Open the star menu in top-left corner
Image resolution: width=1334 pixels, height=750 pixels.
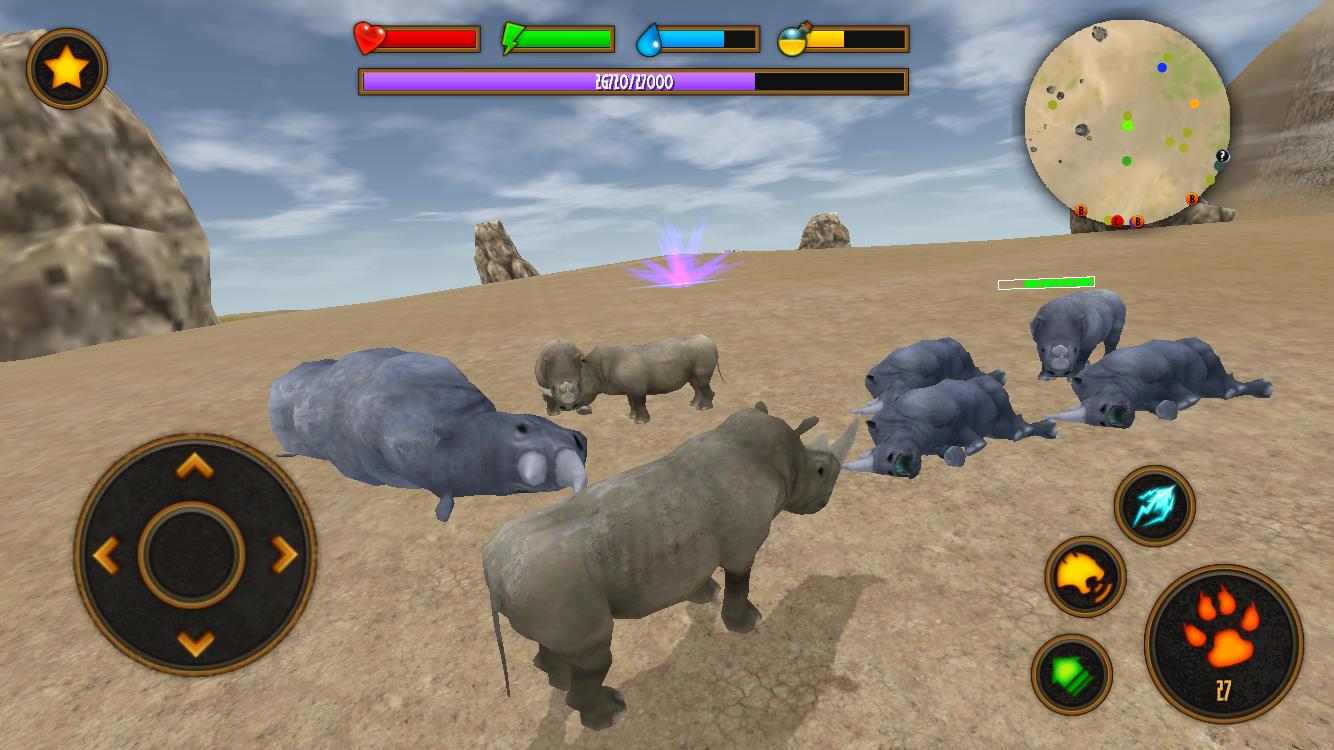tap(66, 66)
